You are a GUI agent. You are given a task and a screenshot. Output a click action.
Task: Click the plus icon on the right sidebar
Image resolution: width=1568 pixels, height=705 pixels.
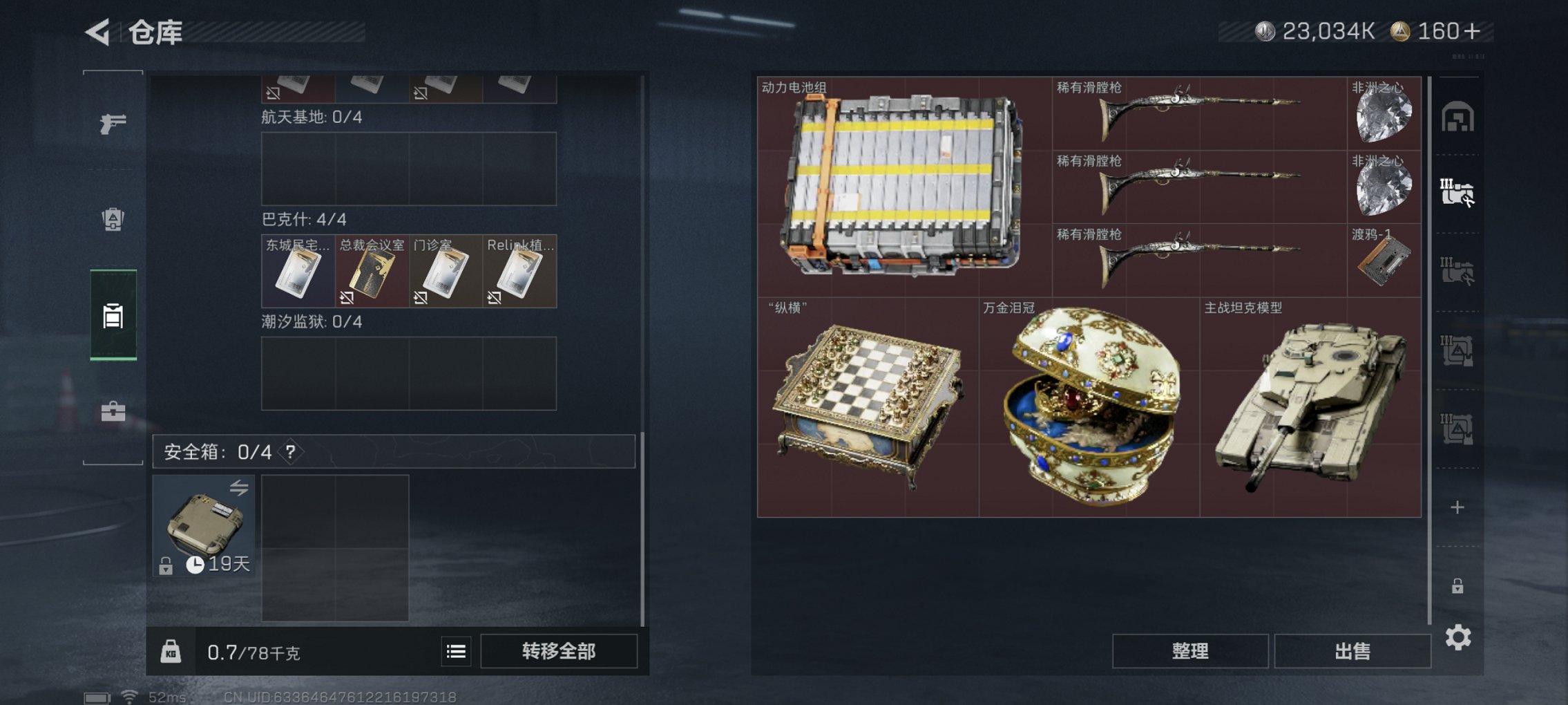(1457, 507)
